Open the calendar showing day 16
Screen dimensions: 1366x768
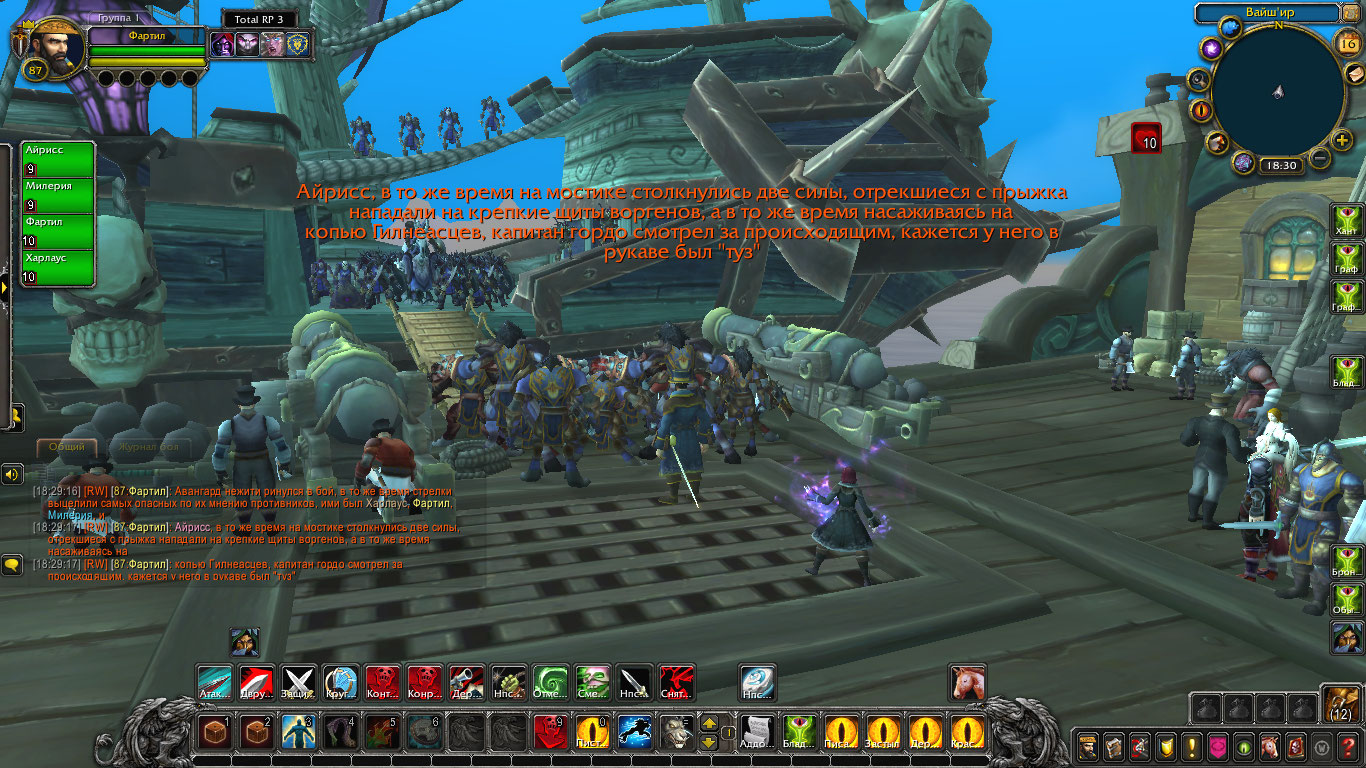pos(1346,43)
